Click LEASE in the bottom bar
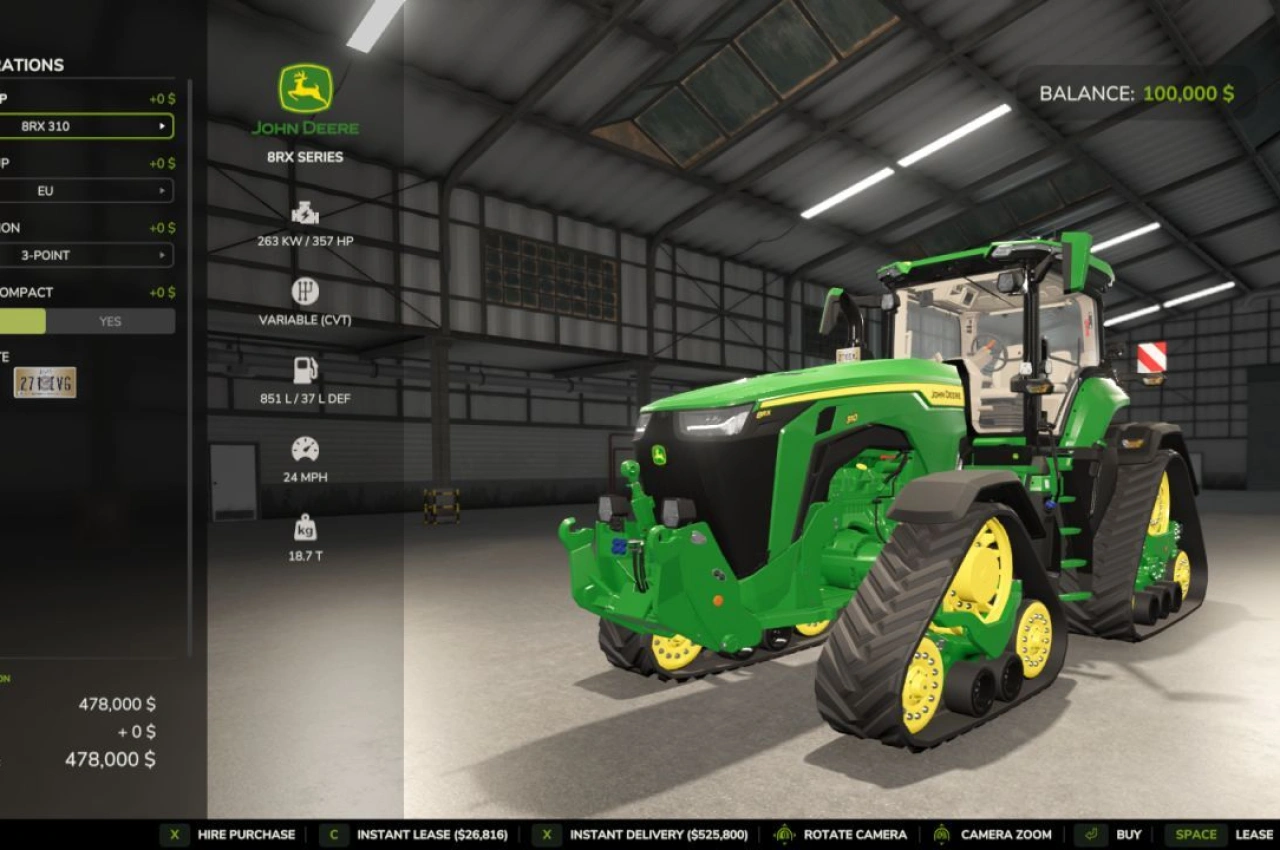1280x850 pixels. coord(1256,833)
